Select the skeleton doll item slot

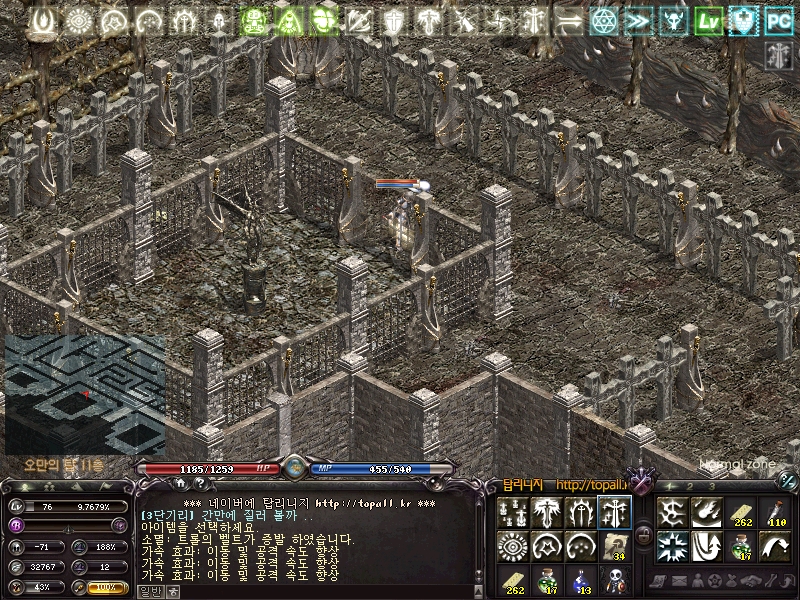point(614,579)
